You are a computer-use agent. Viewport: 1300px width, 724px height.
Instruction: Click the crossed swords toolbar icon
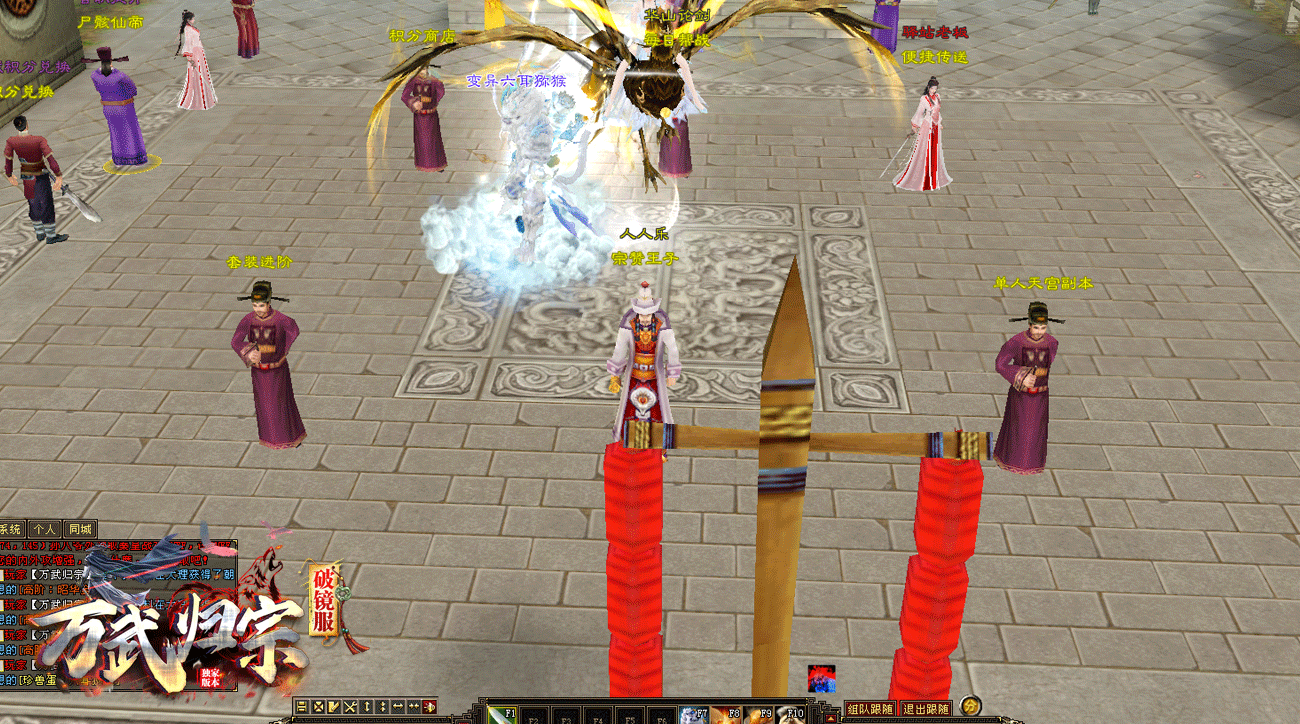pos(350,707)
